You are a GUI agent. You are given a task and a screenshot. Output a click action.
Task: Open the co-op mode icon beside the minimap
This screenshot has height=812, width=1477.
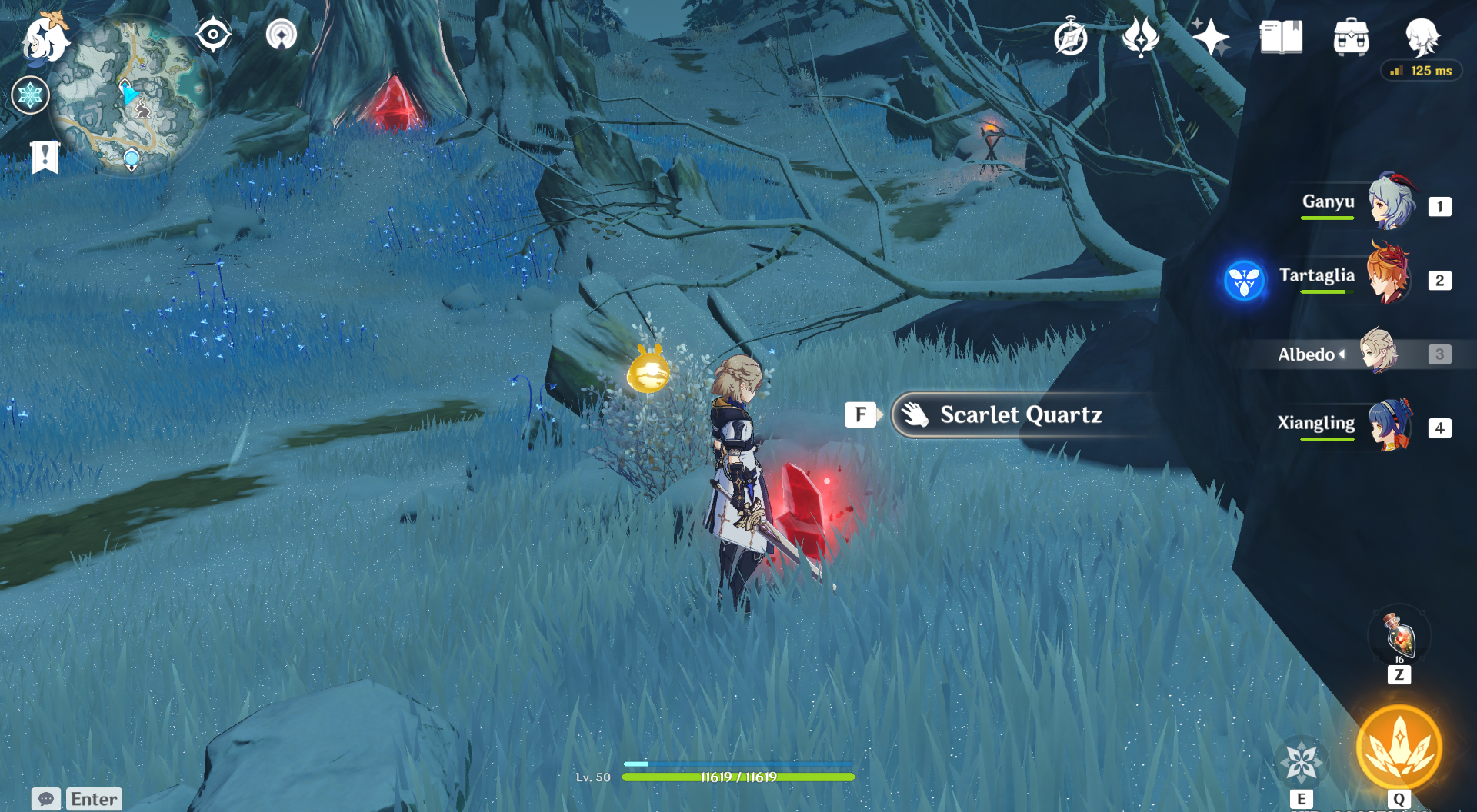(282, 35)
